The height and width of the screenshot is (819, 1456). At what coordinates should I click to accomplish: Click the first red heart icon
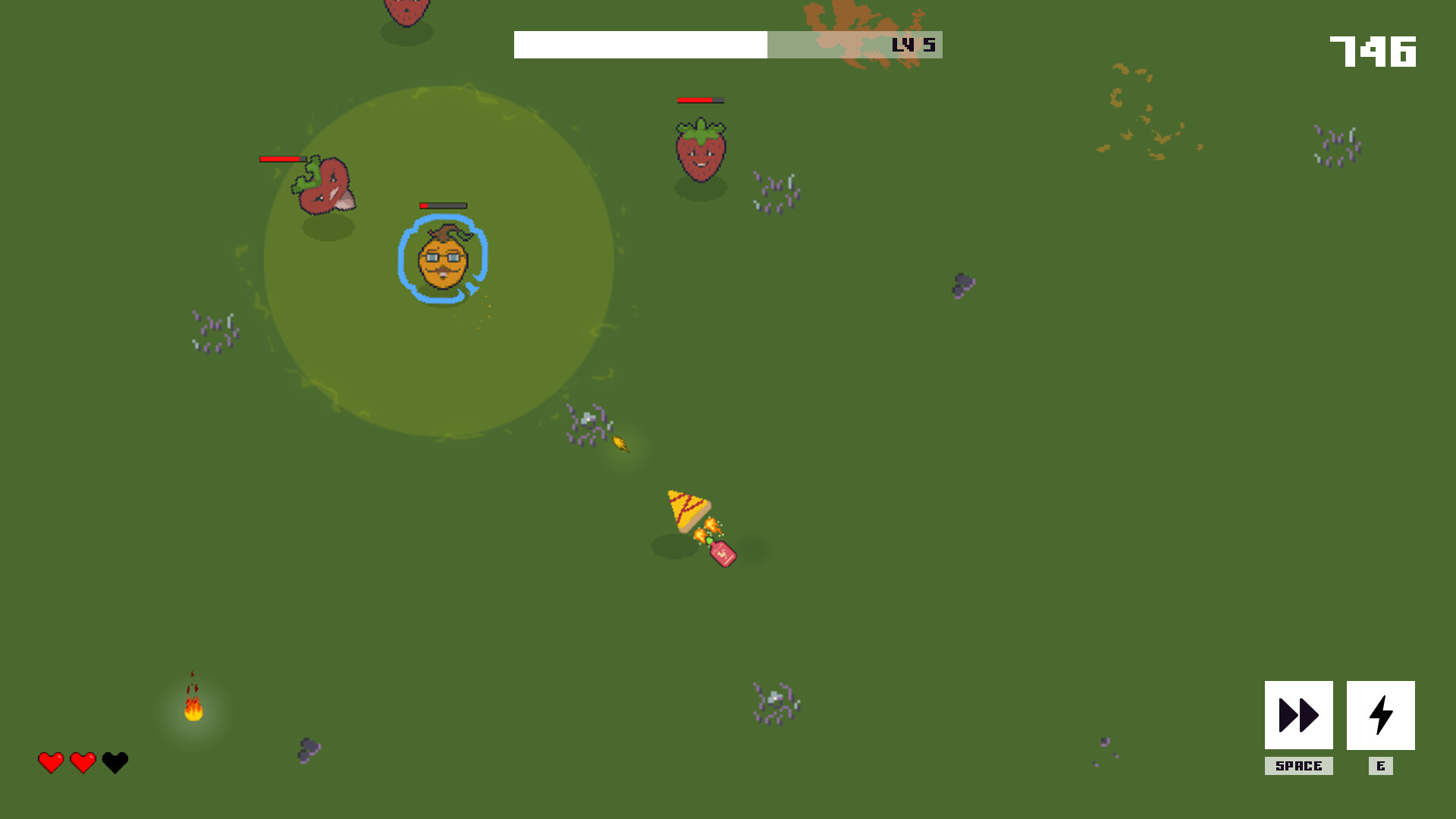pos(50,762)
